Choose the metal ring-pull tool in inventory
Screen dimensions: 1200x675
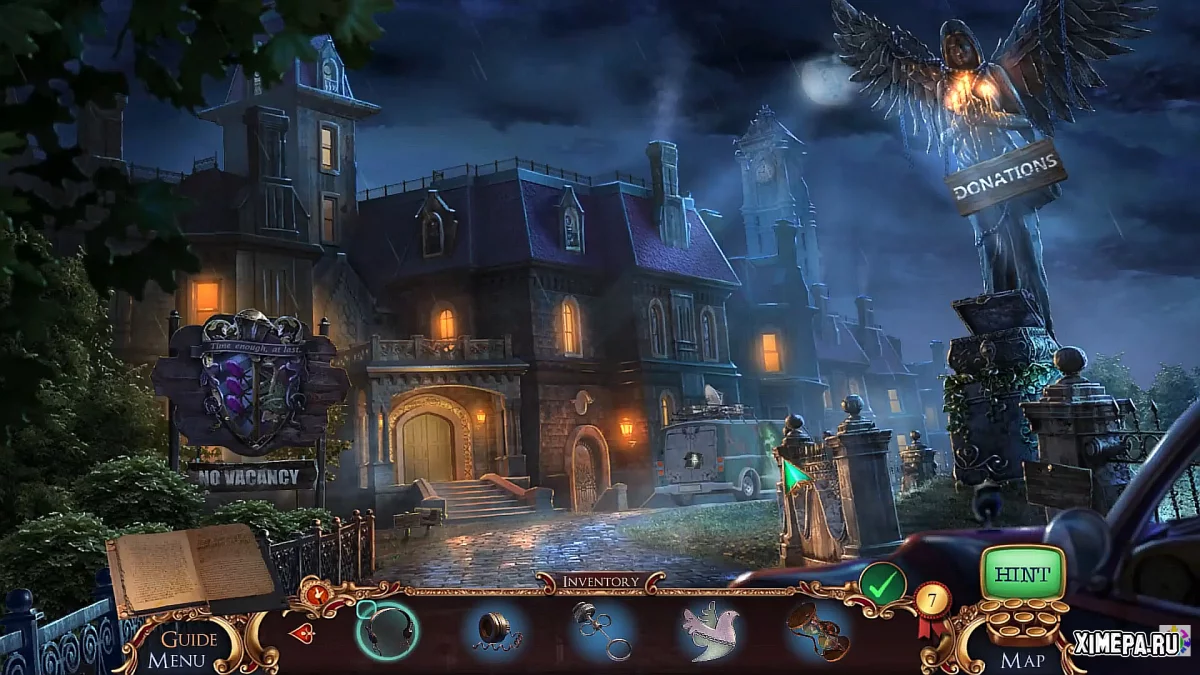601,631
